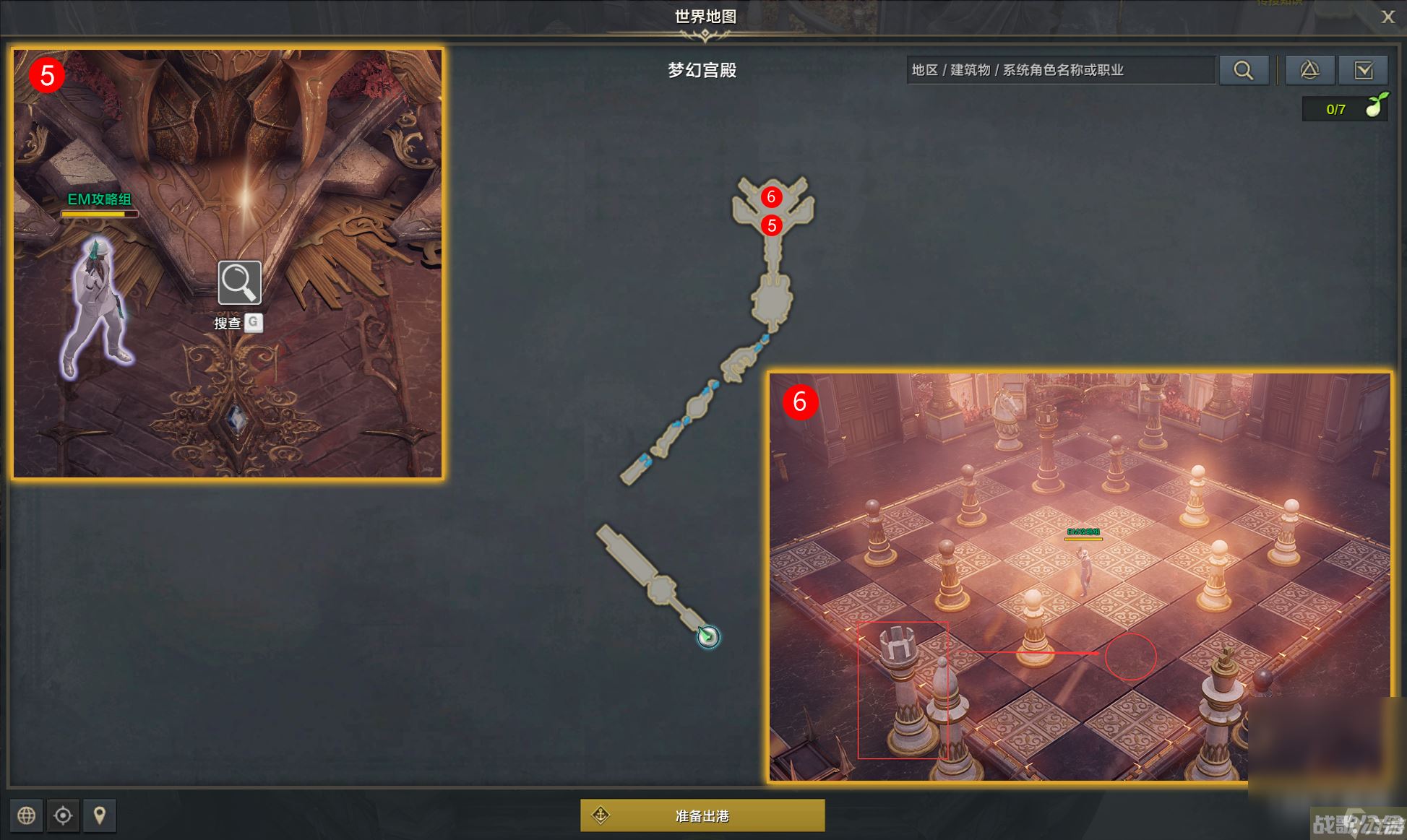Activate the 搜查 G interaction button
1407x840 pixels.
coord(238,323)
